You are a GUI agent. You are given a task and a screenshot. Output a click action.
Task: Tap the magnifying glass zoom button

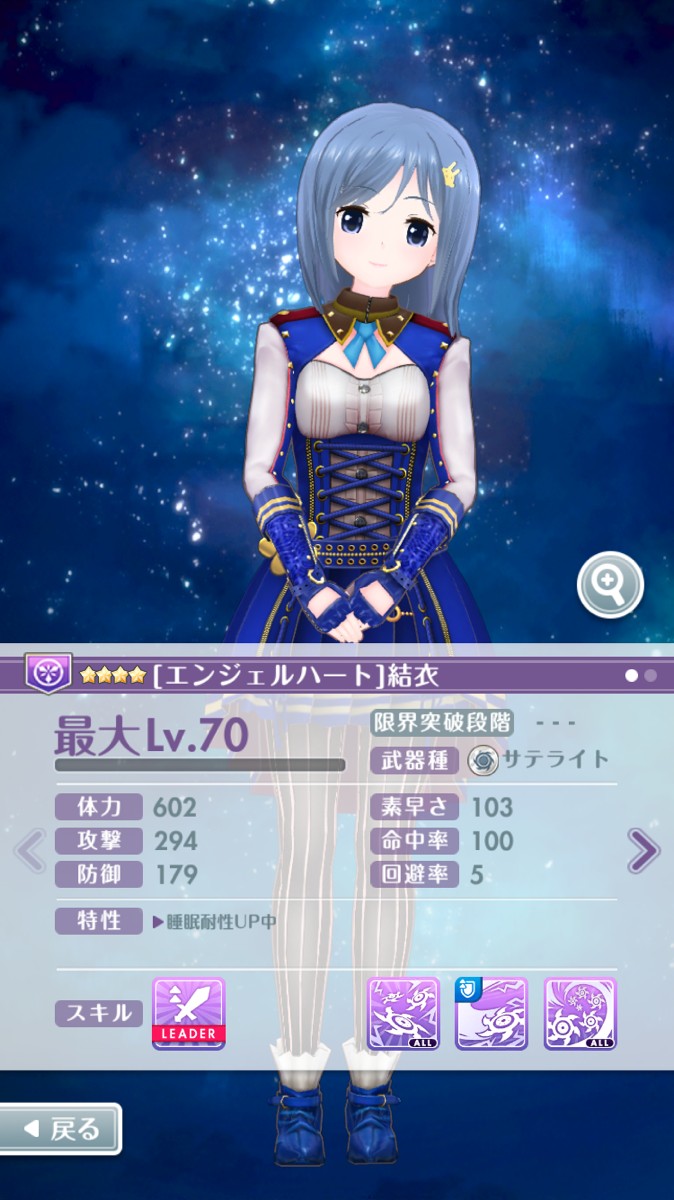pos(610,585)
